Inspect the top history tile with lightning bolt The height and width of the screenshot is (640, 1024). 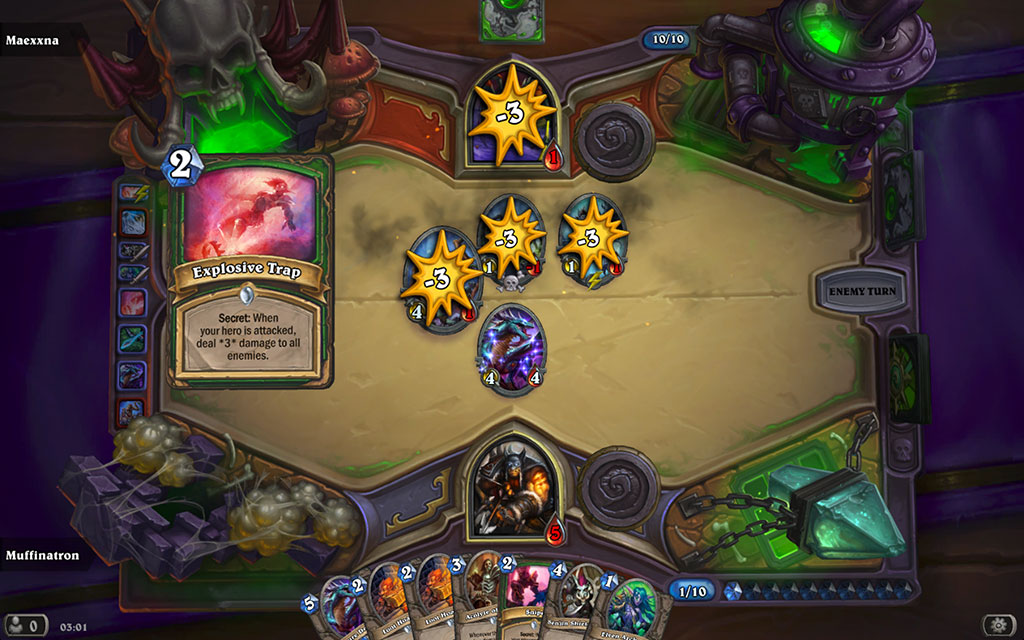click(x=133, y=191)
